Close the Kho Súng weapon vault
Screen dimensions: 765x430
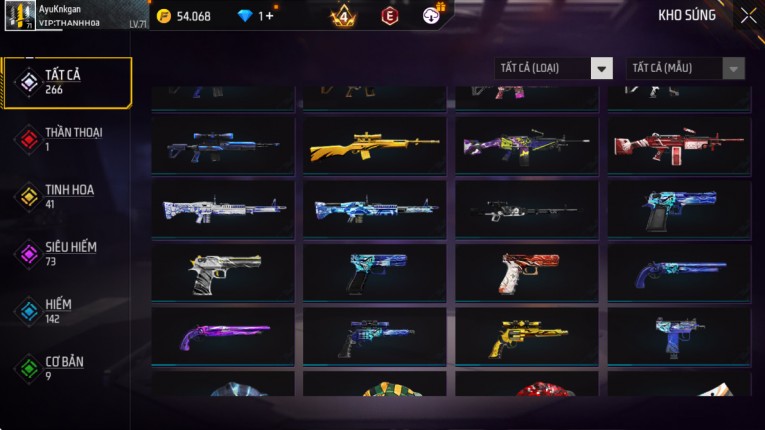[748, 16]
